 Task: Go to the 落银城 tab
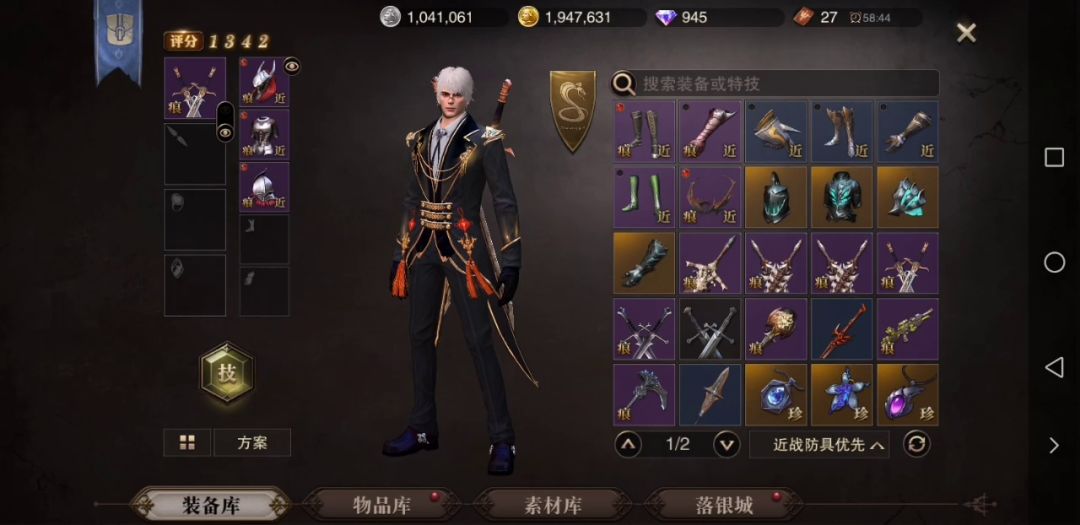[724, 505]
